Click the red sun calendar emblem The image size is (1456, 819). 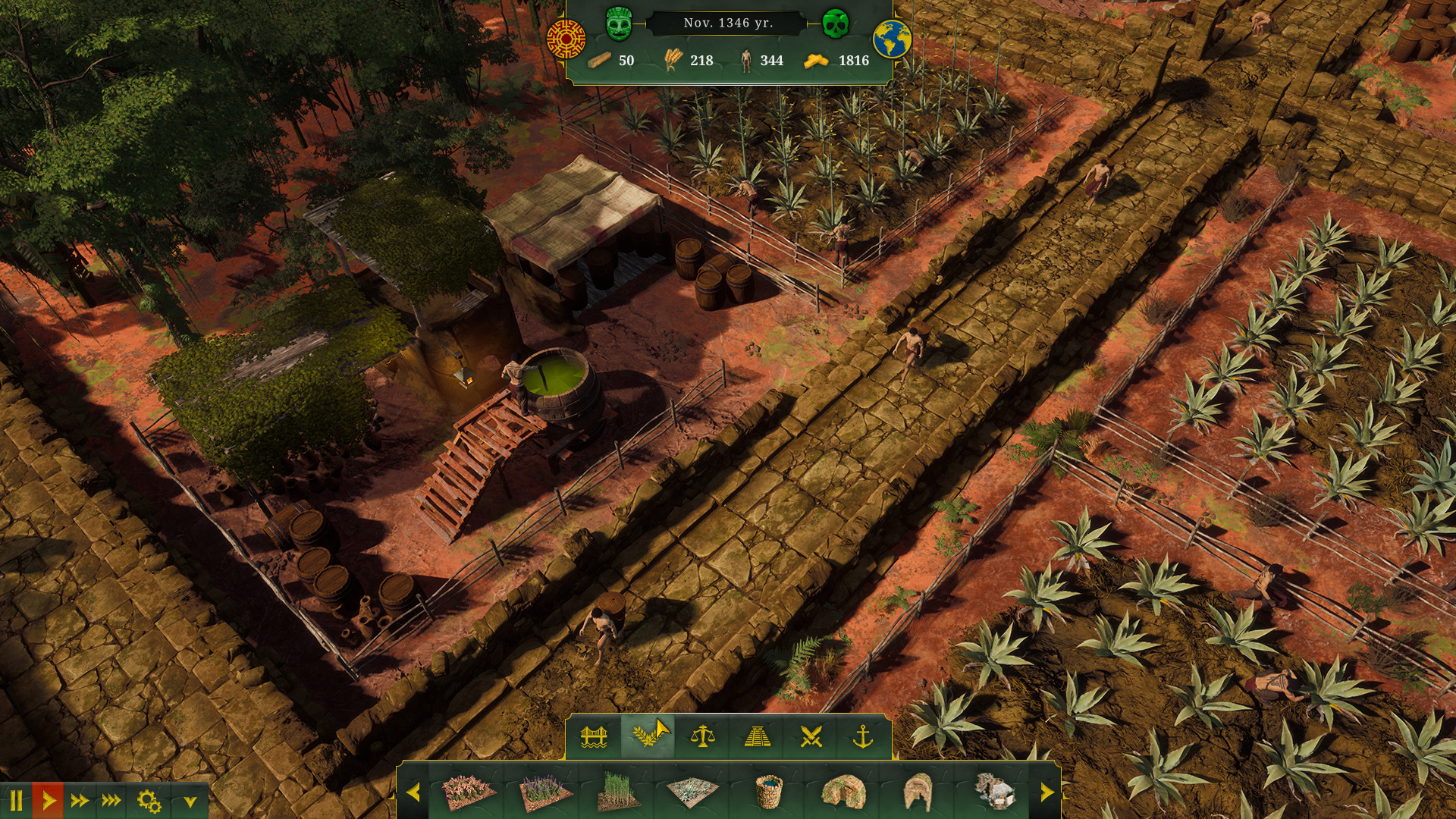point(565,34)
